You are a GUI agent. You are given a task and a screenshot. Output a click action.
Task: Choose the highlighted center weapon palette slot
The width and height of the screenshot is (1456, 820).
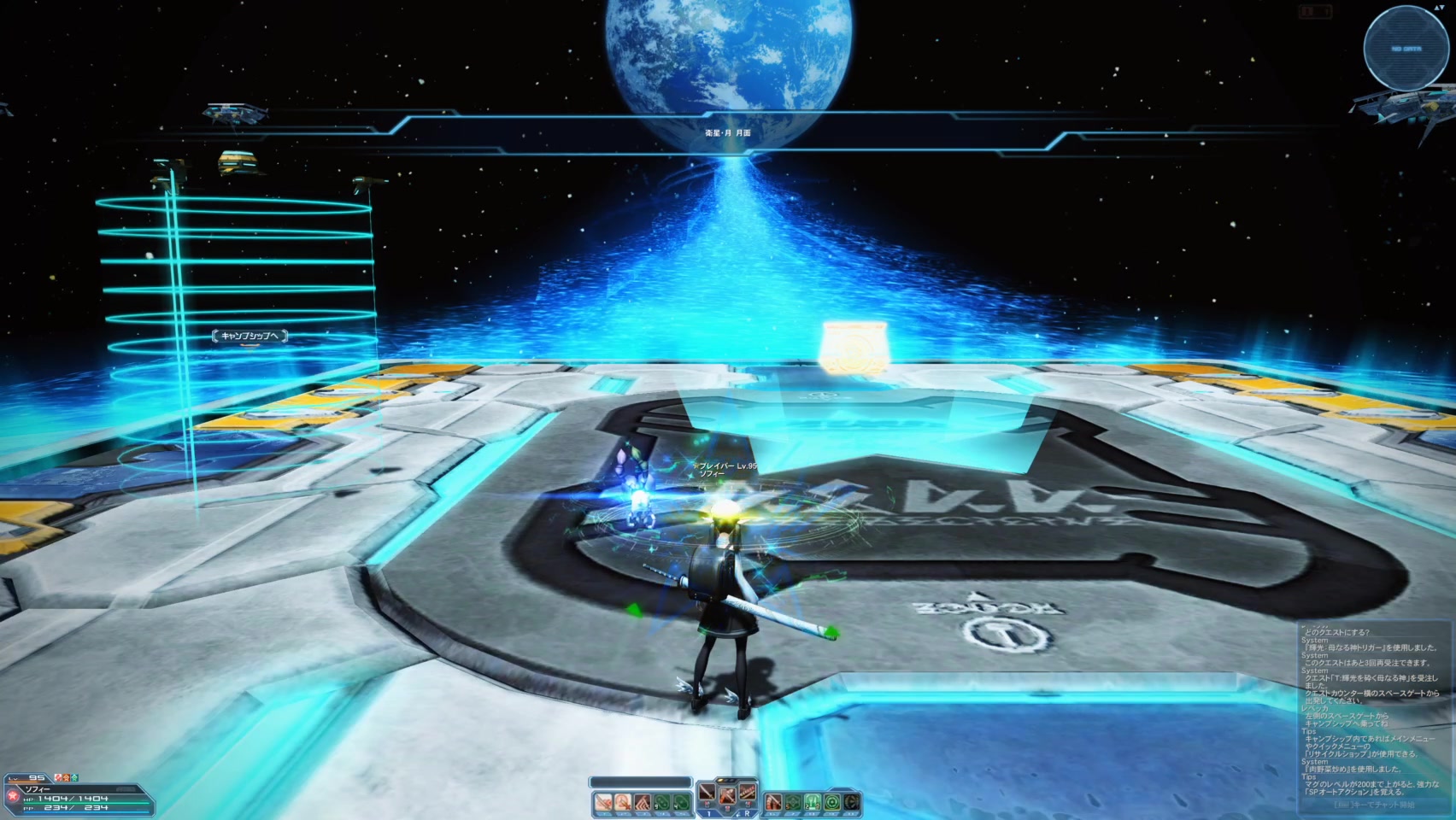pyautogui.click(x=727, y=794)
